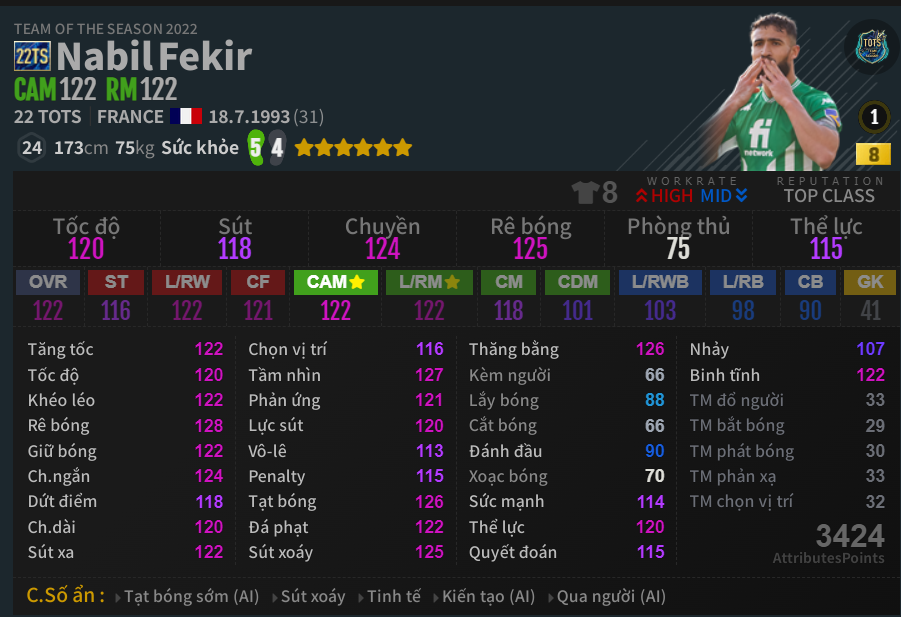Show the CDM position rating
Image resolution: width=901 pixels, height=617 pixels.
[x=578, y=282]
